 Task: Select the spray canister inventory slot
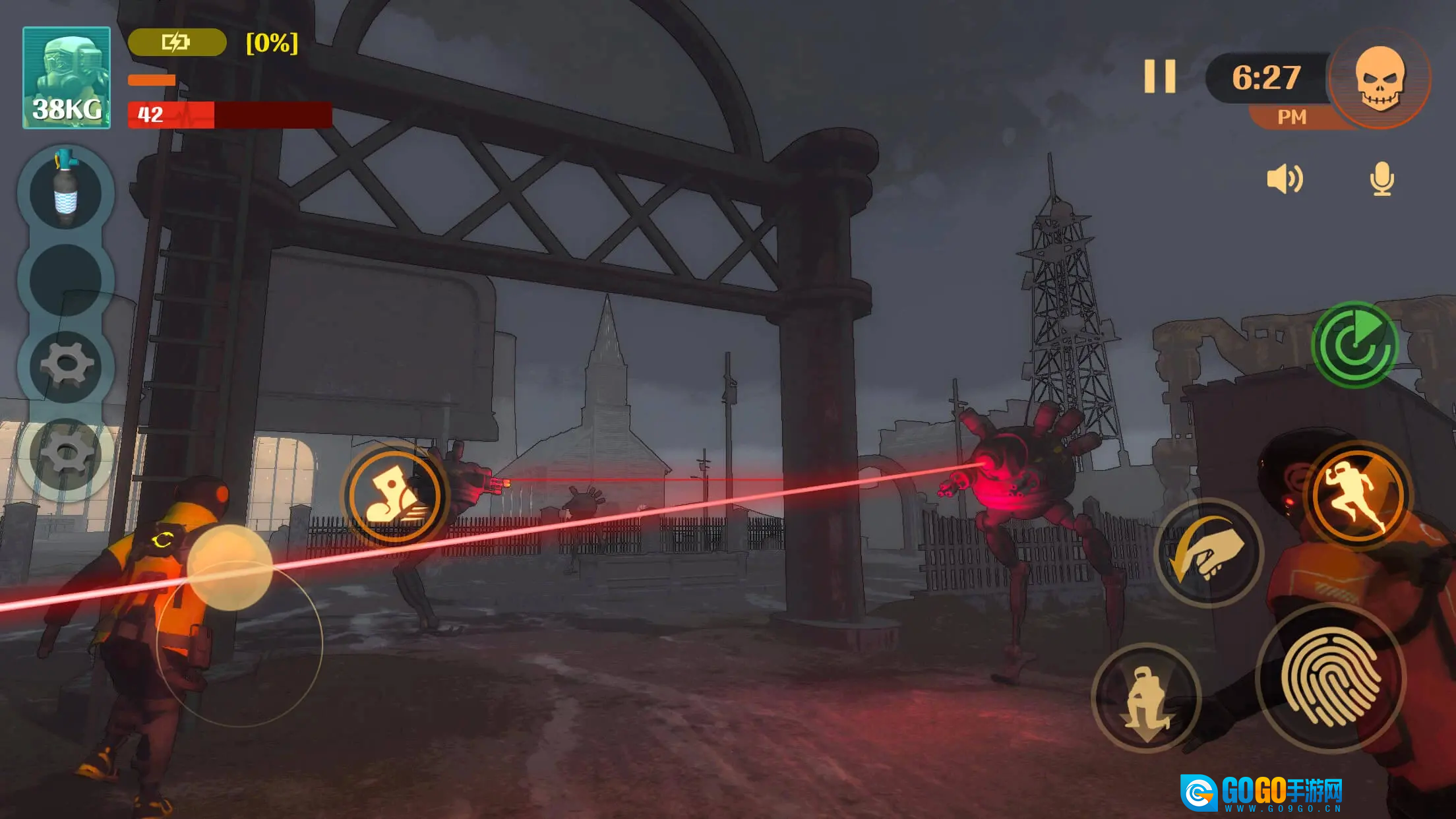tap(65, 192)
